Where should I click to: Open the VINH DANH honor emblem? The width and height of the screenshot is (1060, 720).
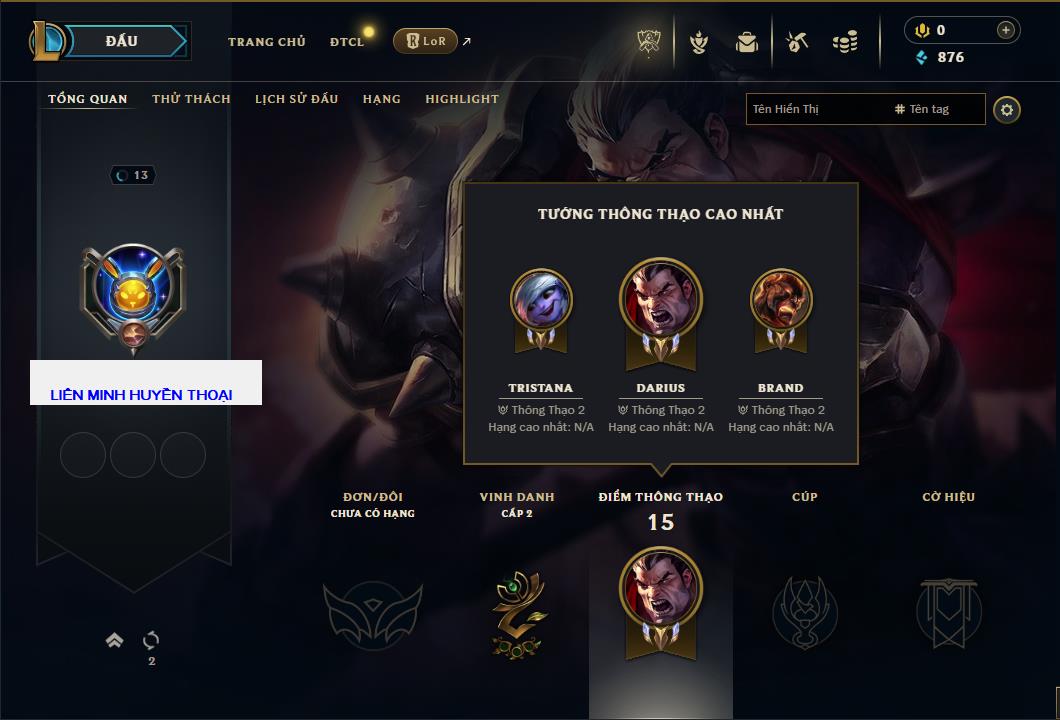(517, 612)
